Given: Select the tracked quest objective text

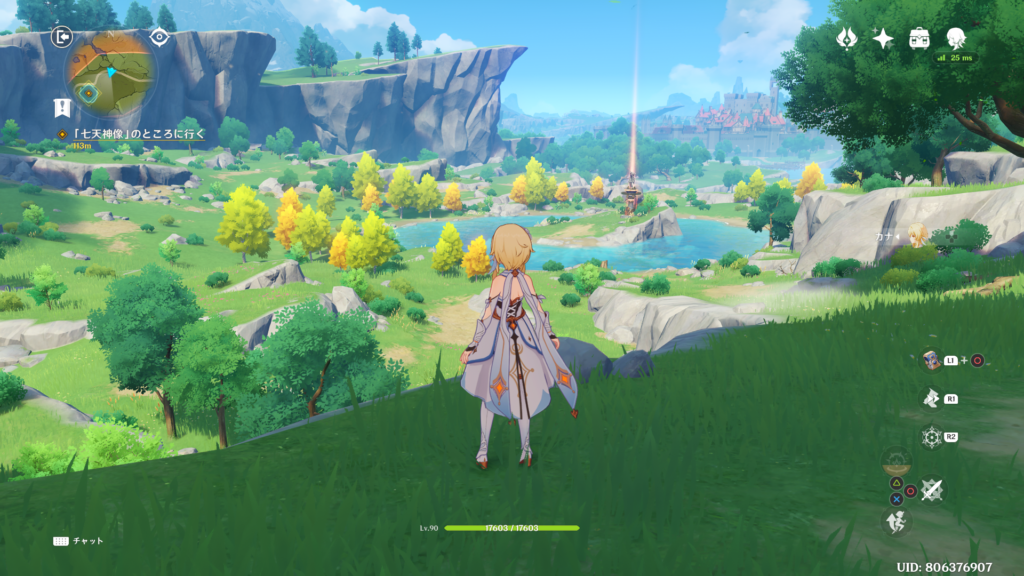Looking at the screenshot, I should pyautogui.click(x=132, y=133).
